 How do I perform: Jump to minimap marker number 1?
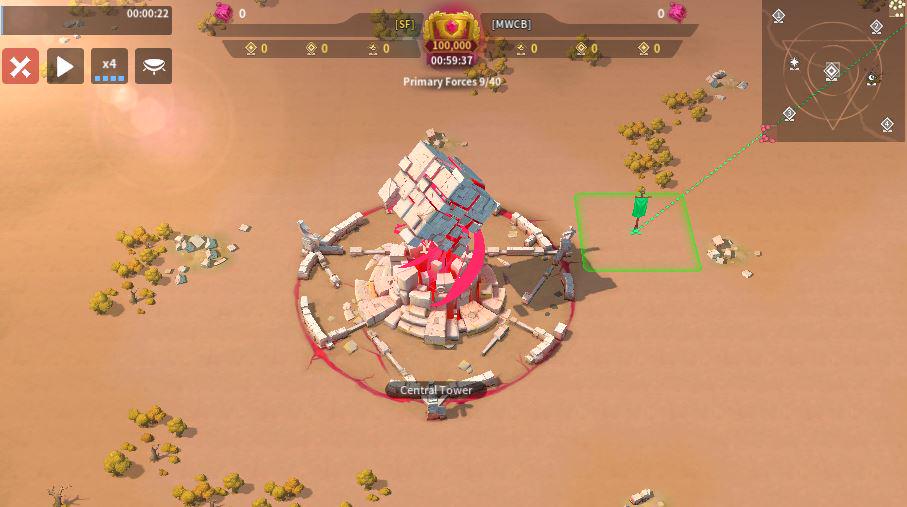click(x=779, y=16)
